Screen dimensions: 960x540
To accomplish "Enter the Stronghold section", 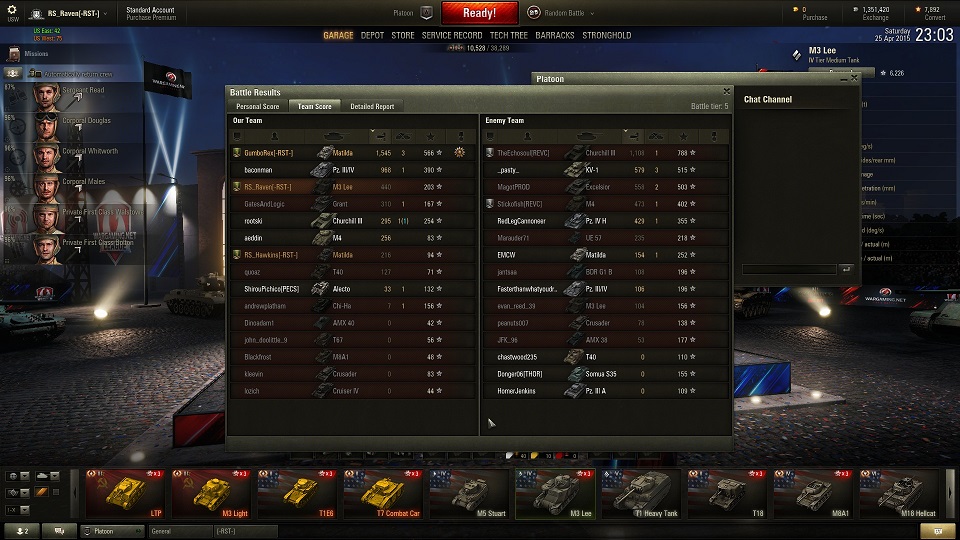I will 607,35.
